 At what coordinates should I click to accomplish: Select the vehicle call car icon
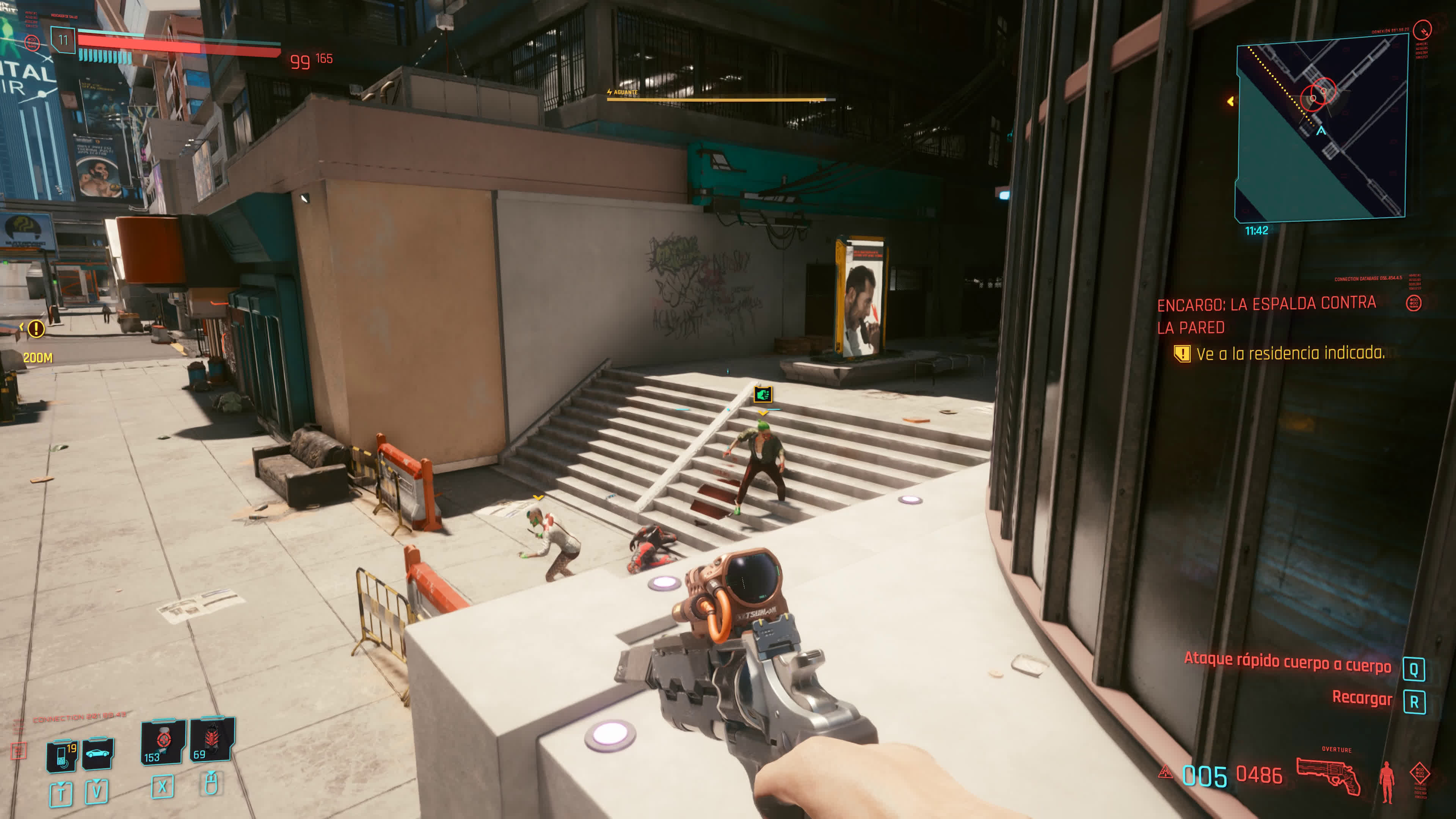click(x=98, y=753)
